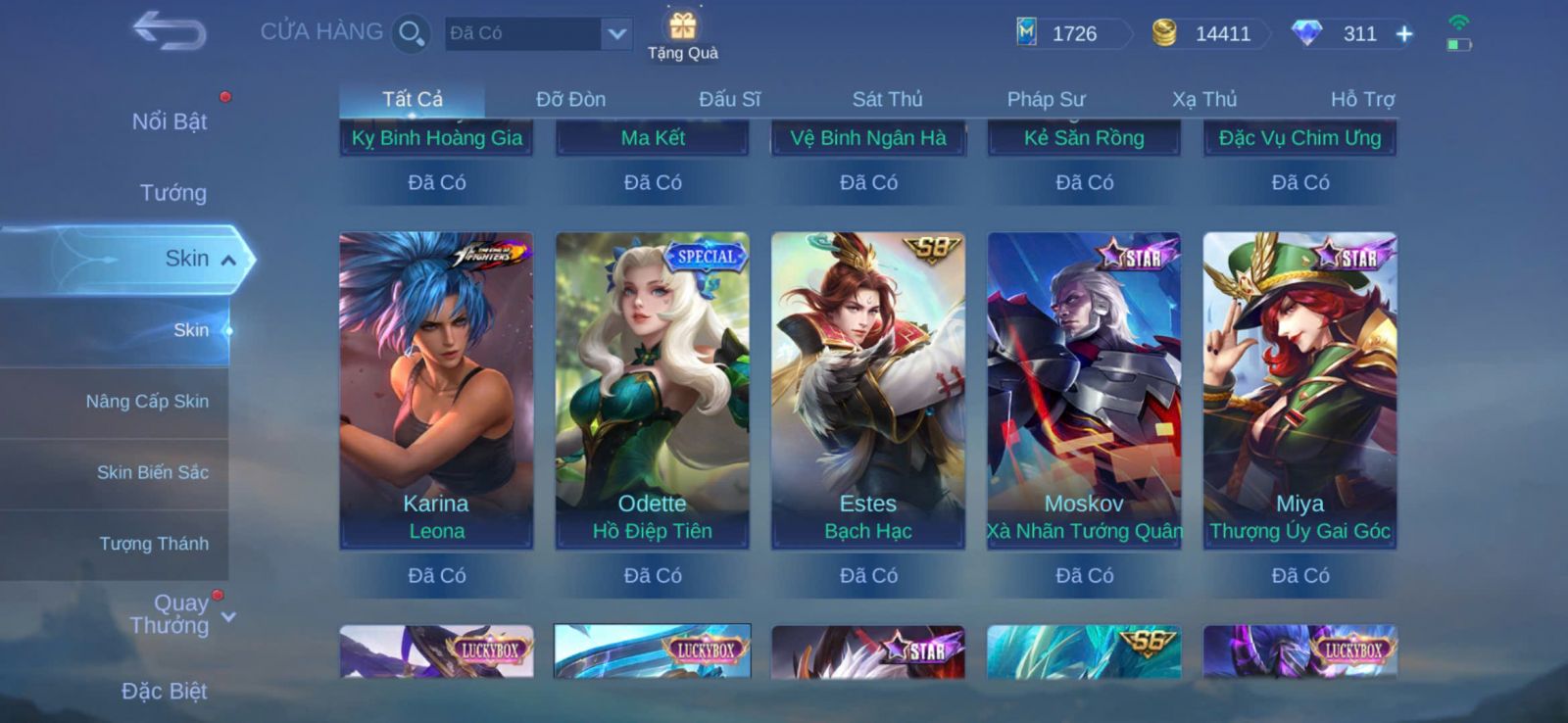1568x723 pixels.
Task: Go back using the arrow button
Action: (170, 30)
